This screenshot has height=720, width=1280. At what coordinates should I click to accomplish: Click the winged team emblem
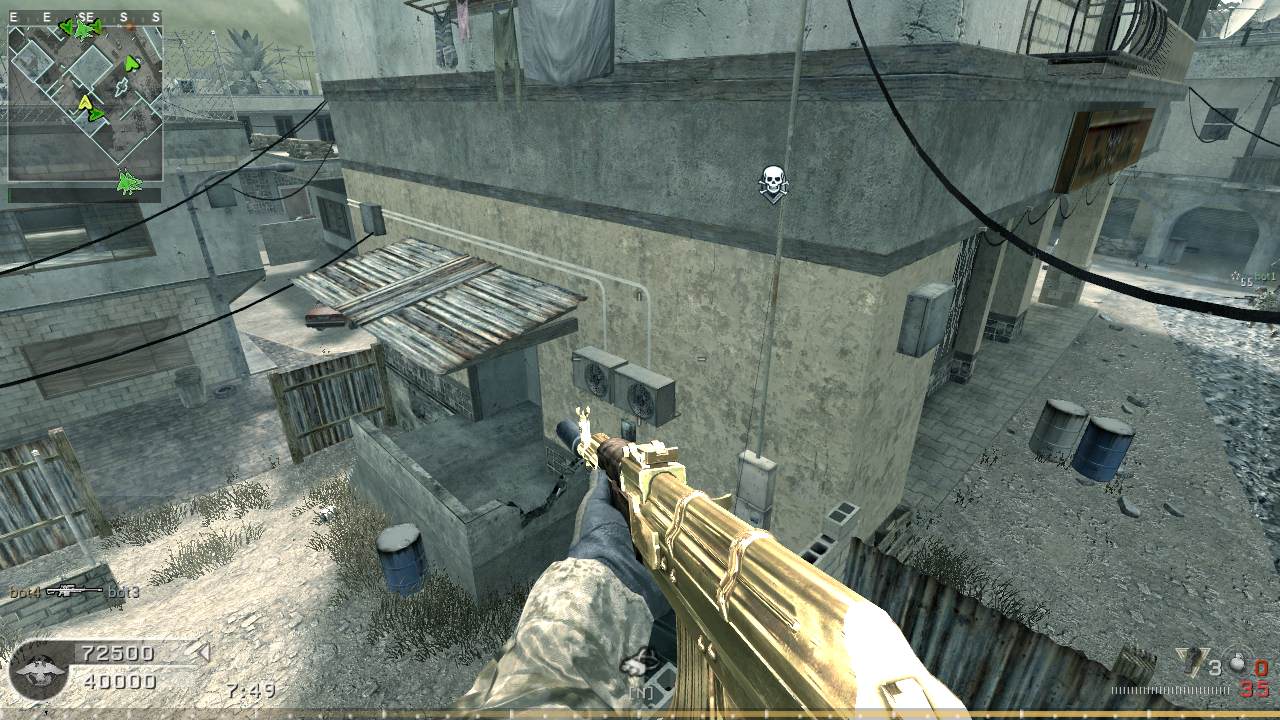(38, 669)
